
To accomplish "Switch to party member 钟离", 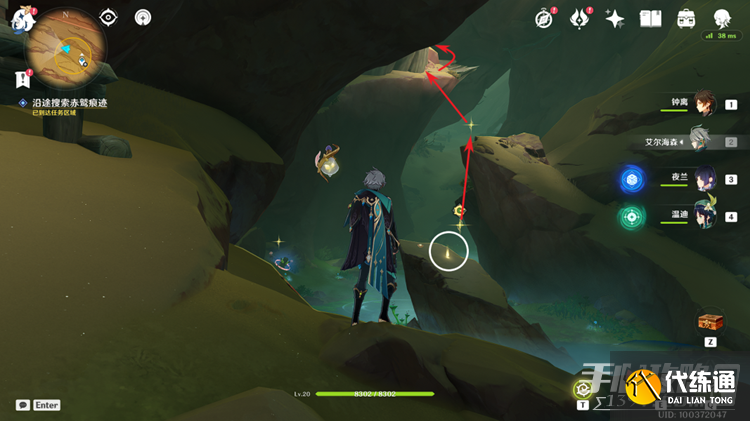I will click(x=705, y=103).
